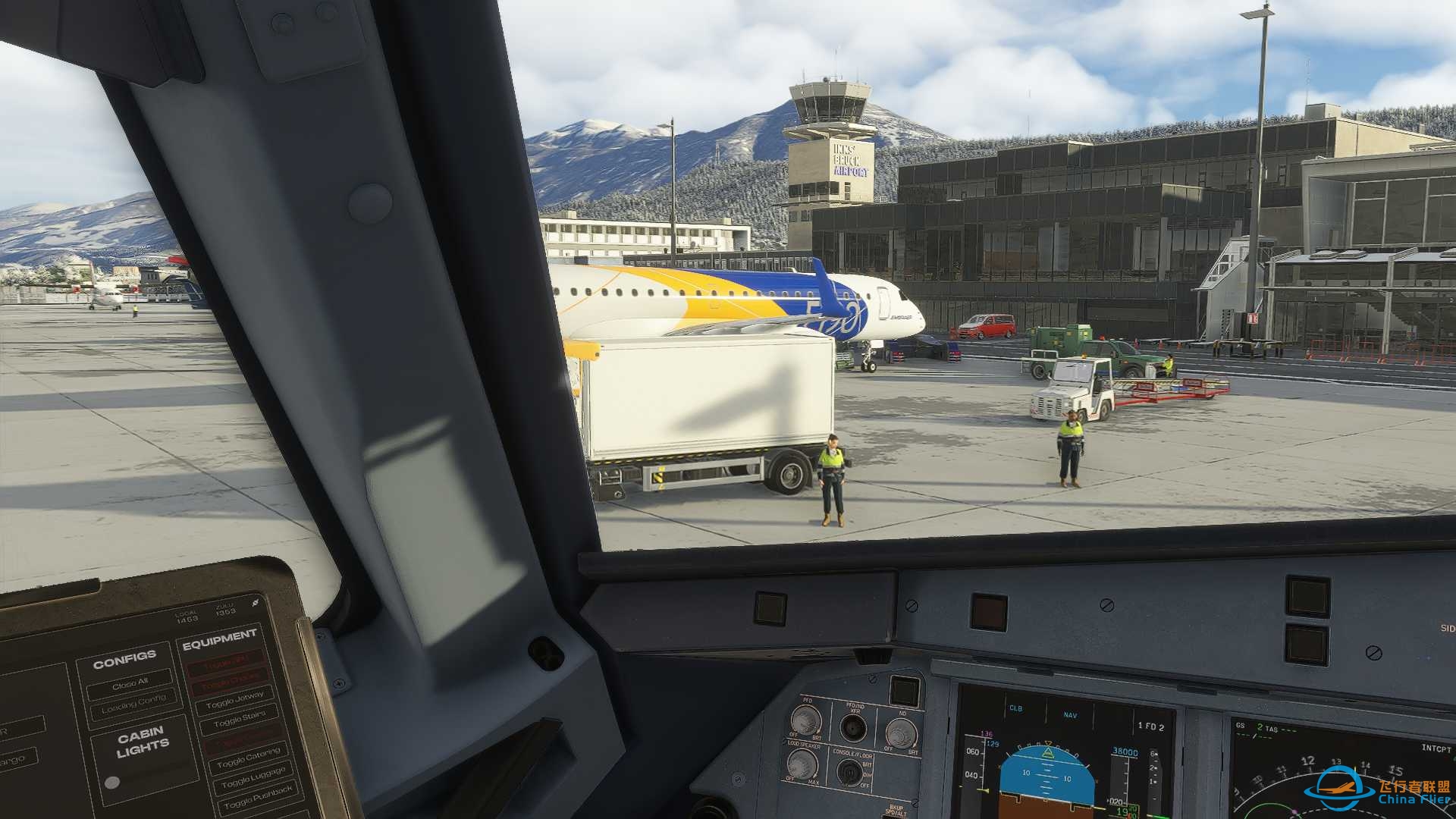Tap the Cargo button on the tablet's left panel
This screenshot has height=819, width=1456.
[15, 758]
